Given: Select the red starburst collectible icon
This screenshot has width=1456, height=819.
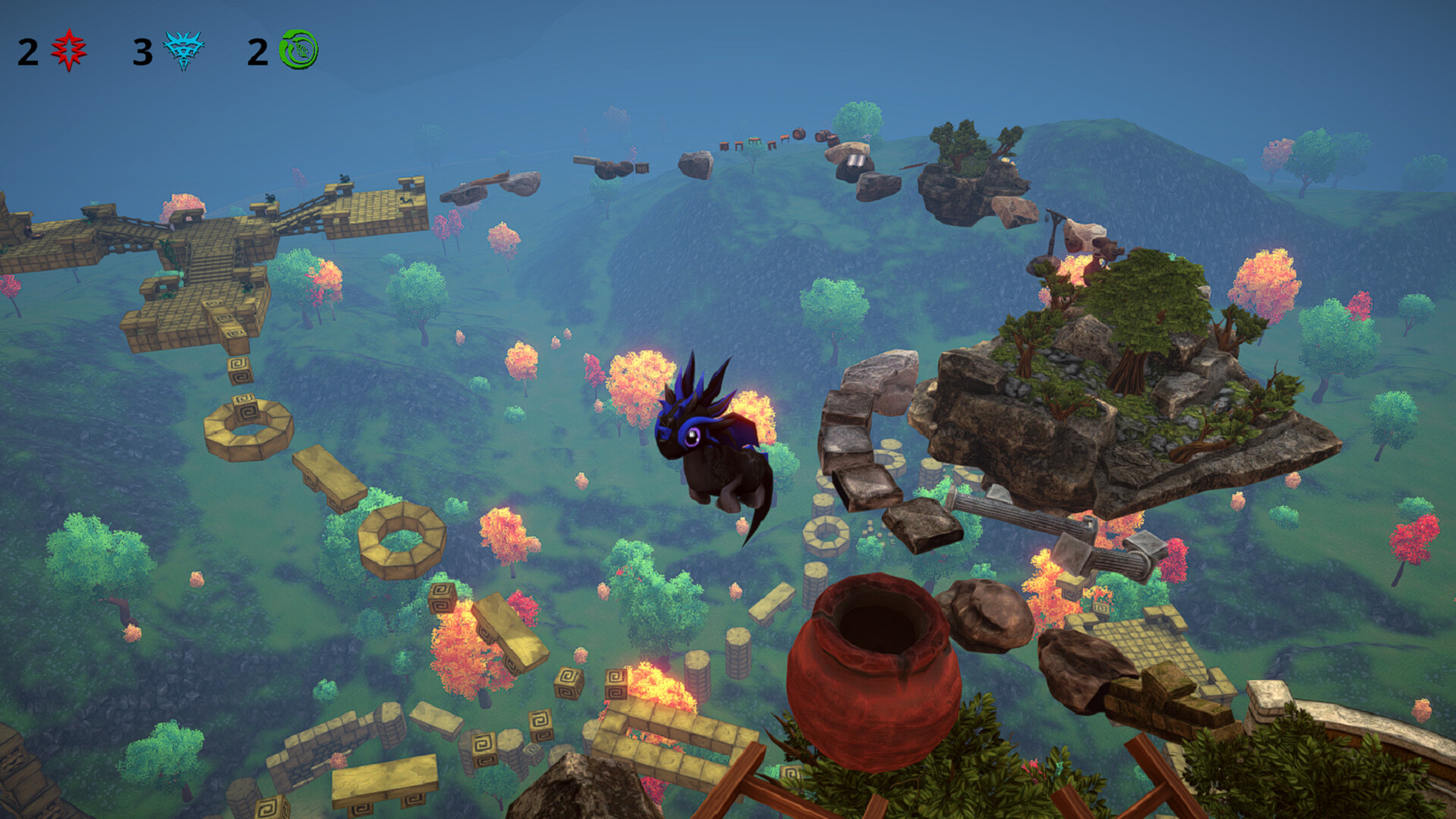Looking at the screenshot, I should pyautogui.click(x=68, y=49).
